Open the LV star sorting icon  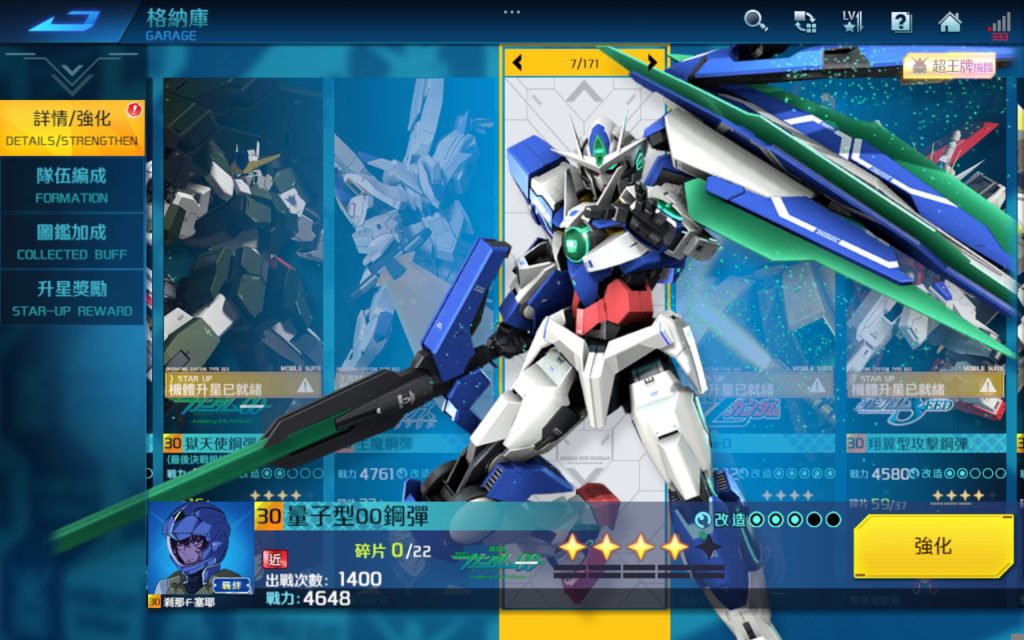tap(852, 21)
